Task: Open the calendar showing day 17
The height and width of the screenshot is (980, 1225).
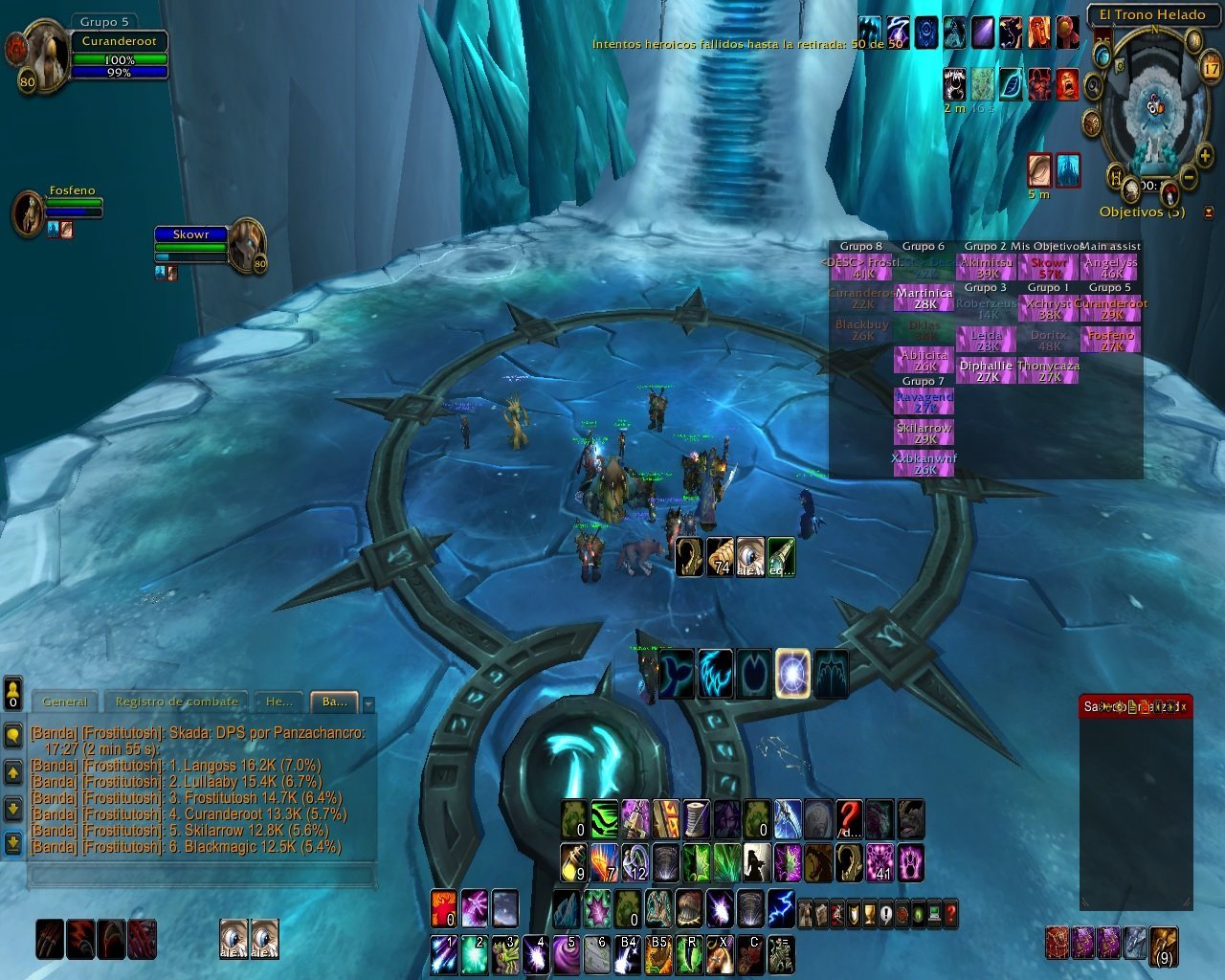Action: (1211, 68)
